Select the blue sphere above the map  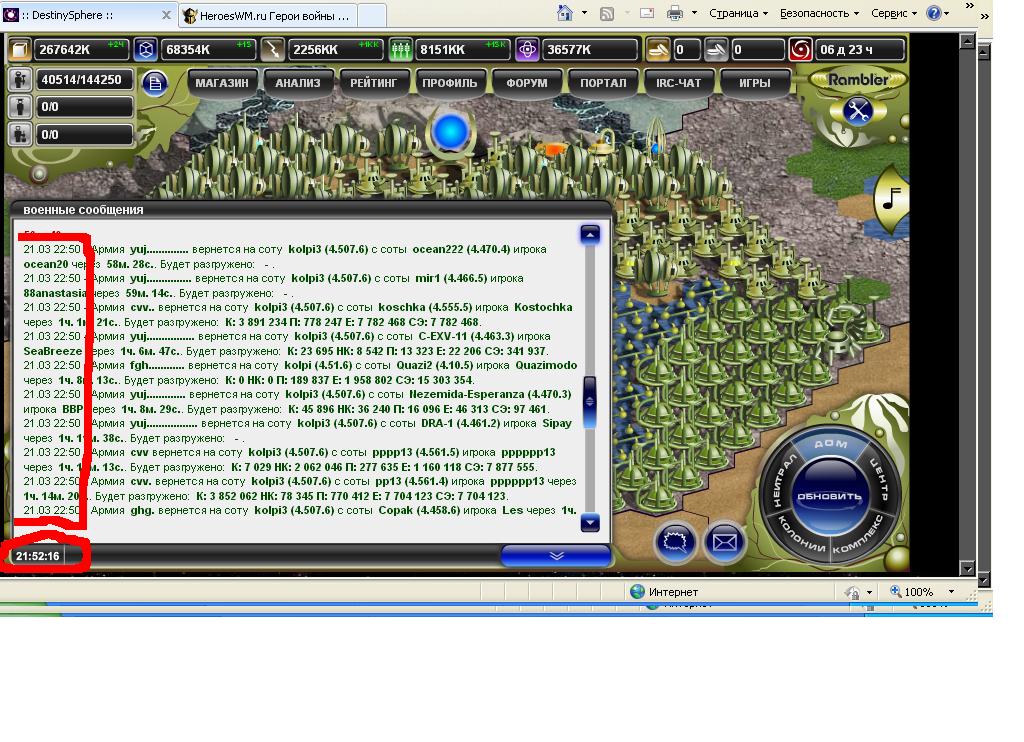coord(451,130)
